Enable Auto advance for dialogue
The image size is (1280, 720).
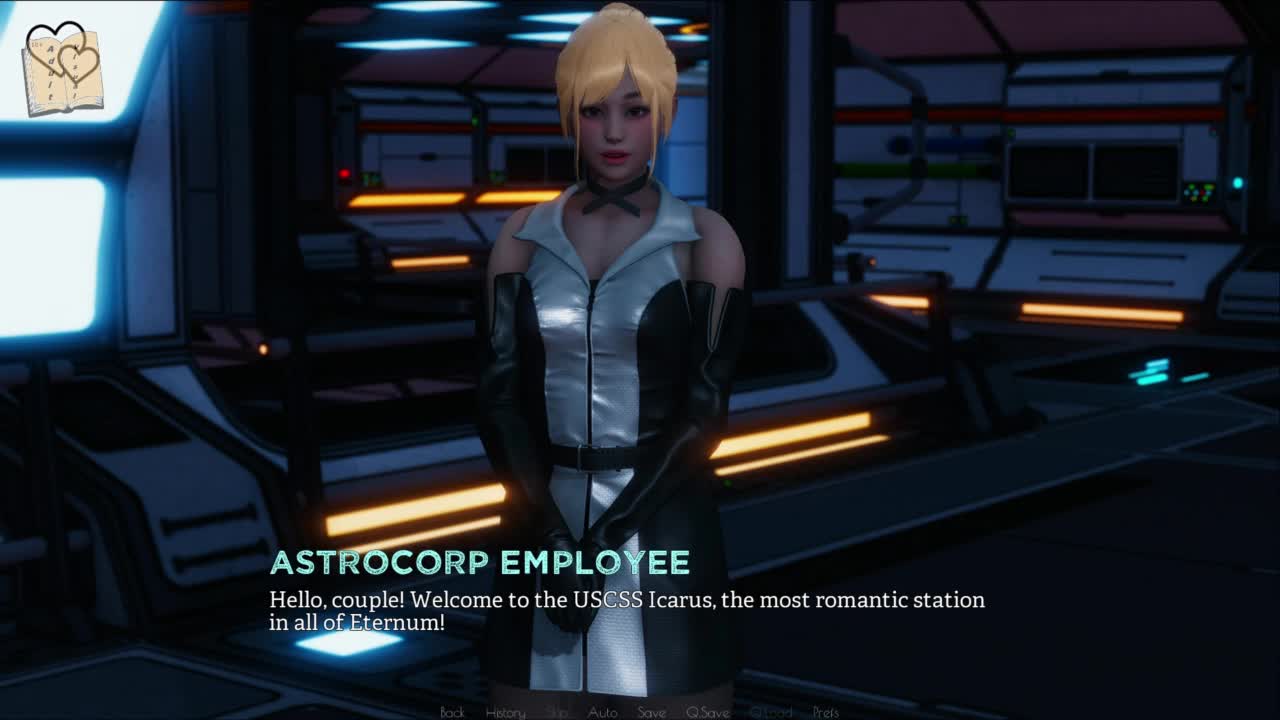tap(602, 712)
